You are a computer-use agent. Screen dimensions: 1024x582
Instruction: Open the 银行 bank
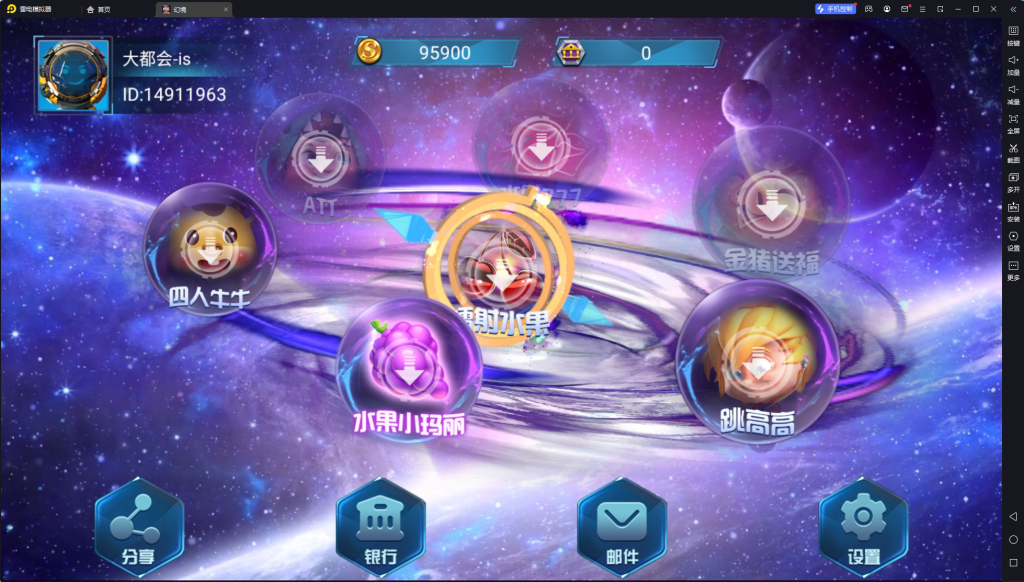tap(381, 525)
